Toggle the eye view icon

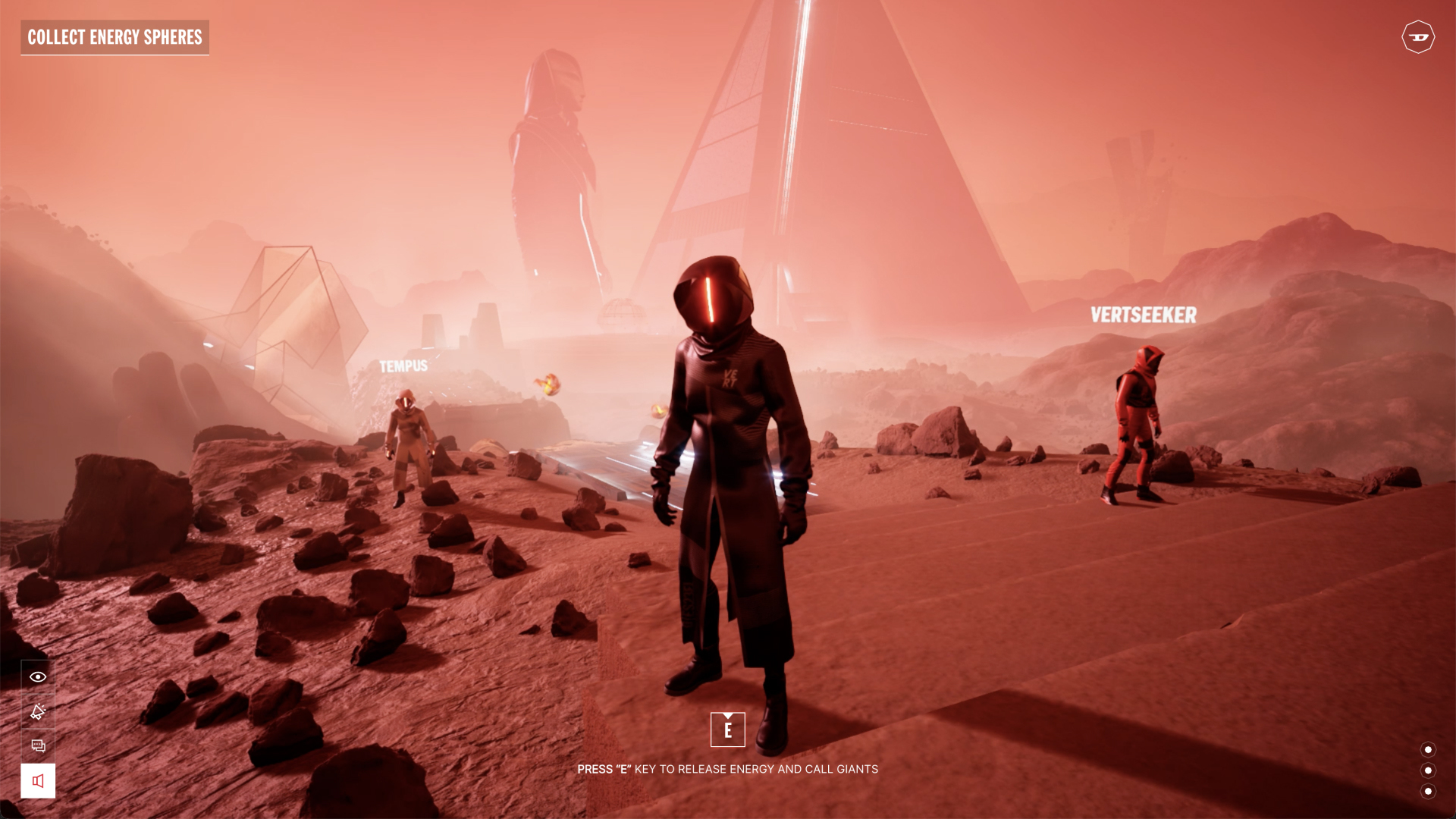[x=38, y=676]
